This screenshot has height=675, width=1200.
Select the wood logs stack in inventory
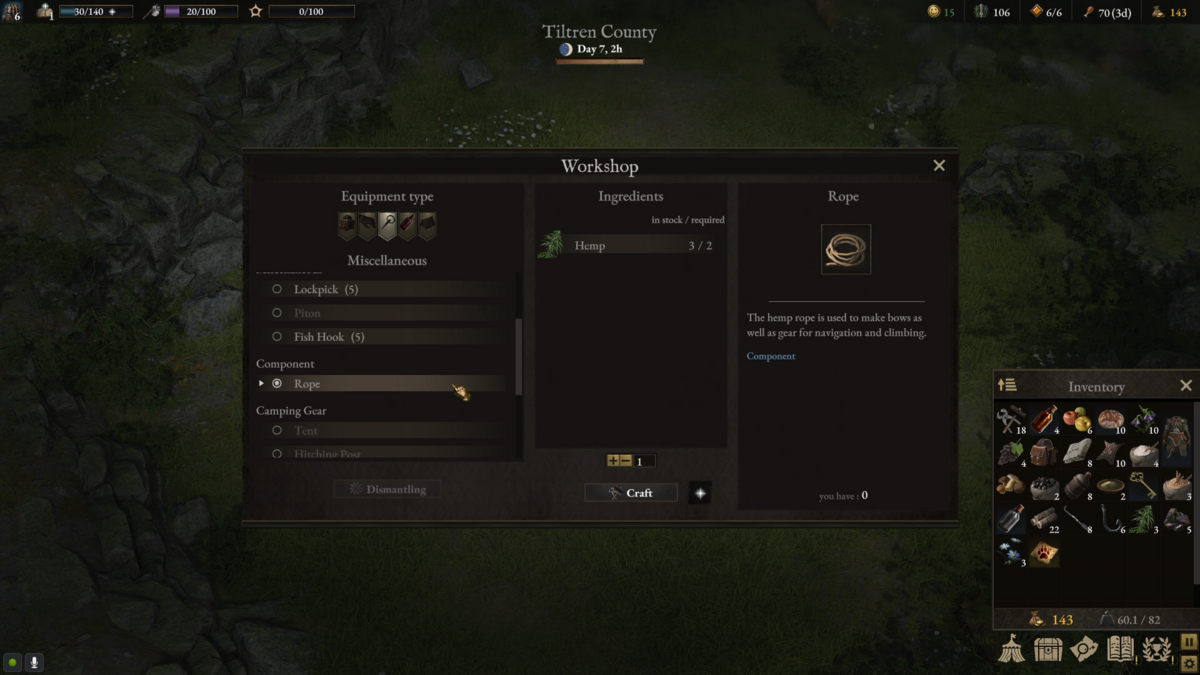click(x=1044, y=519)
